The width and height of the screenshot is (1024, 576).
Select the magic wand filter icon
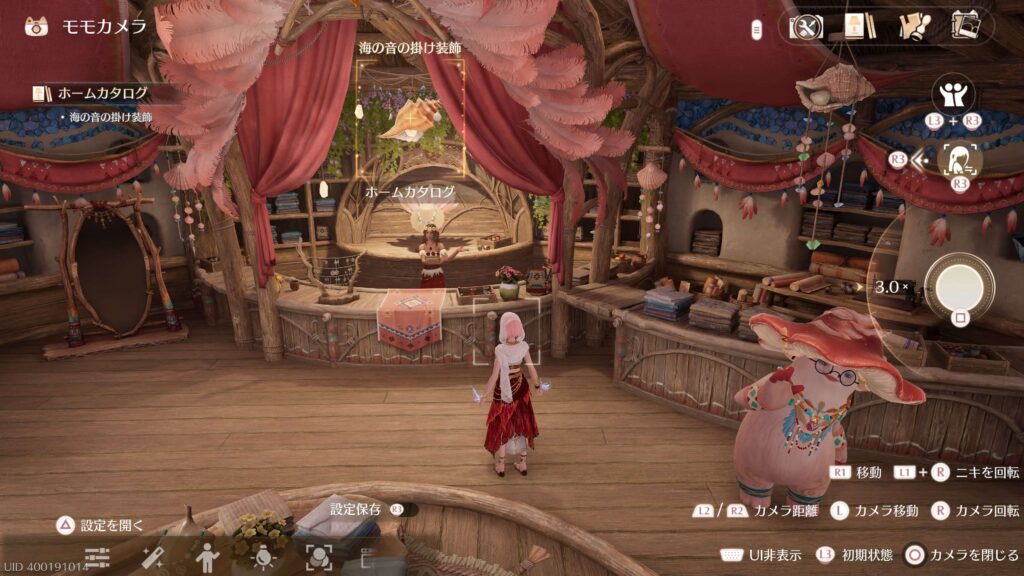click(x=153, y=557)
